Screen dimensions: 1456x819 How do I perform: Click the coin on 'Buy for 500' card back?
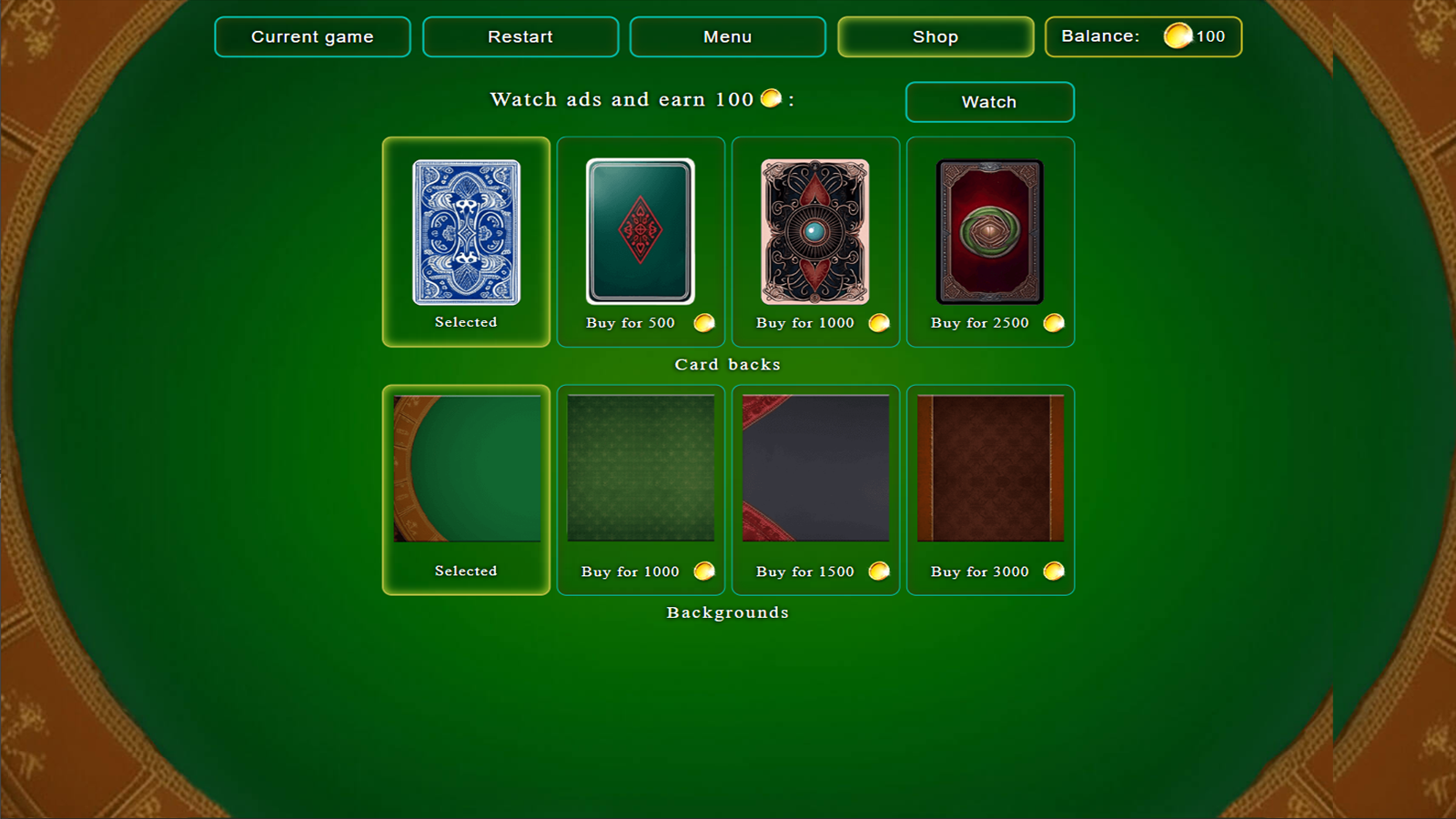[702, 322]
